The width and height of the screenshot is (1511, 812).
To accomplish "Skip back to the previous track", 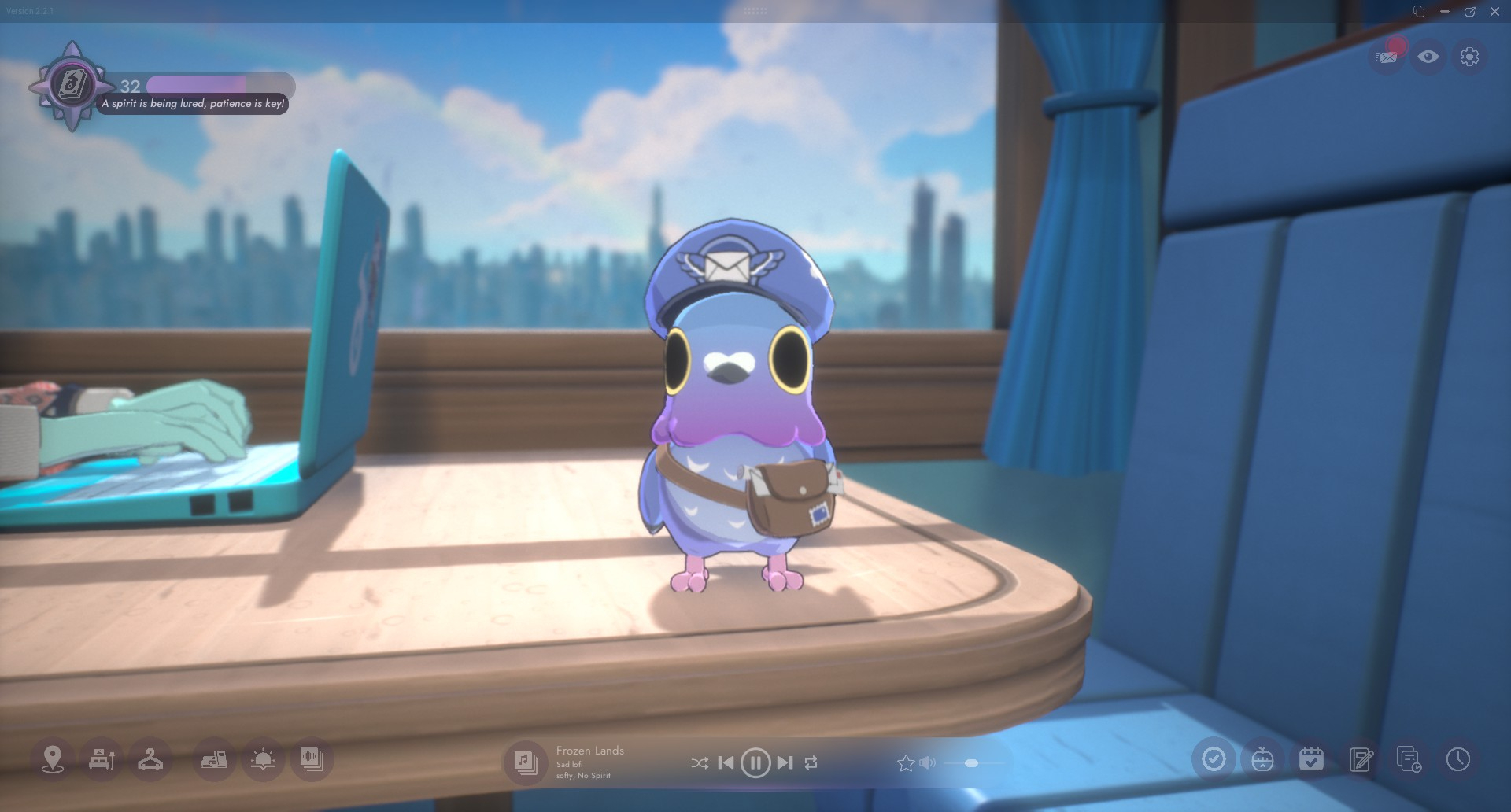I will pos(726,762).
